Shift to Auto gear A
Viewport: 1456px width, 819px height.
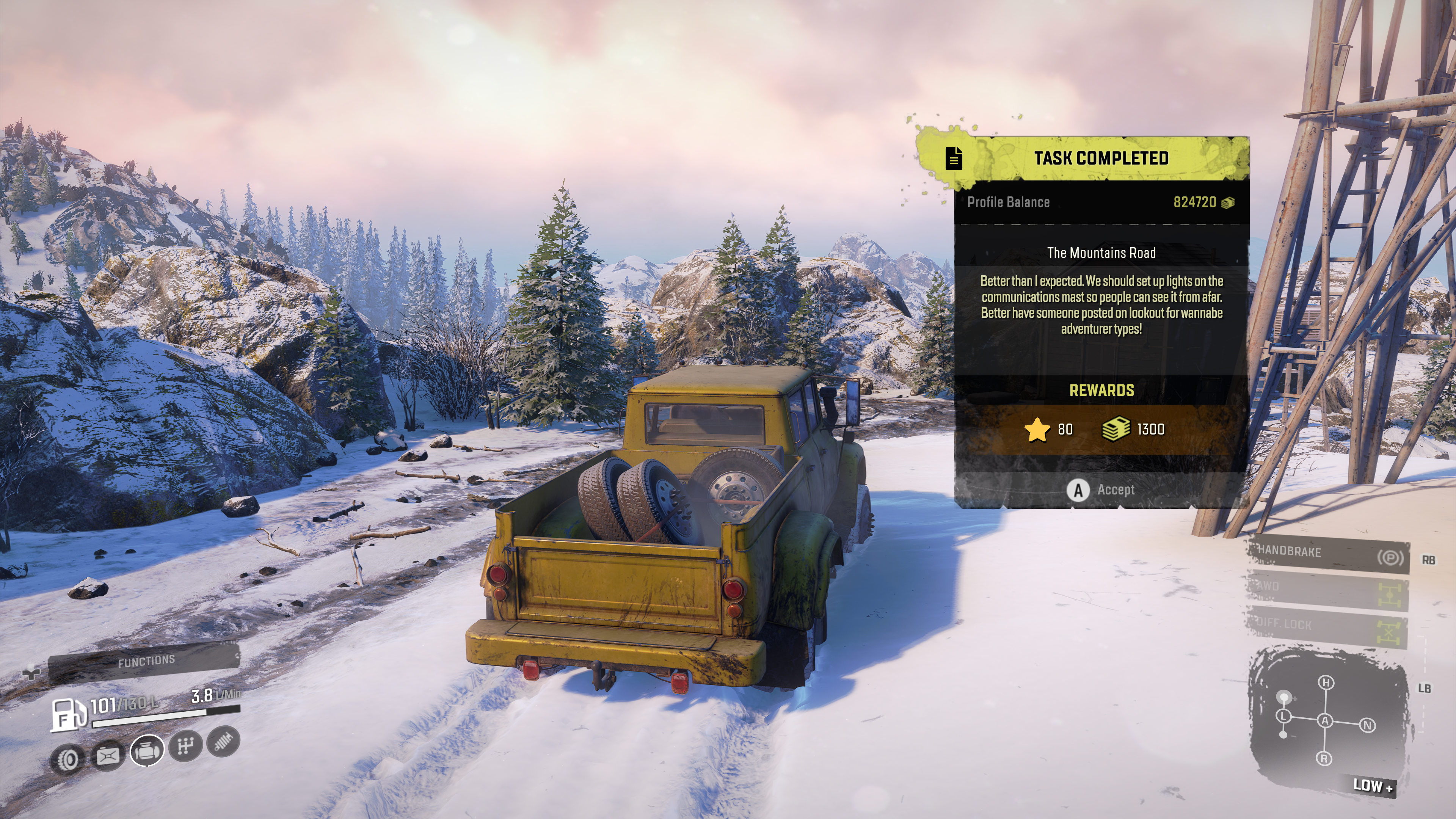click(1325, 721)
